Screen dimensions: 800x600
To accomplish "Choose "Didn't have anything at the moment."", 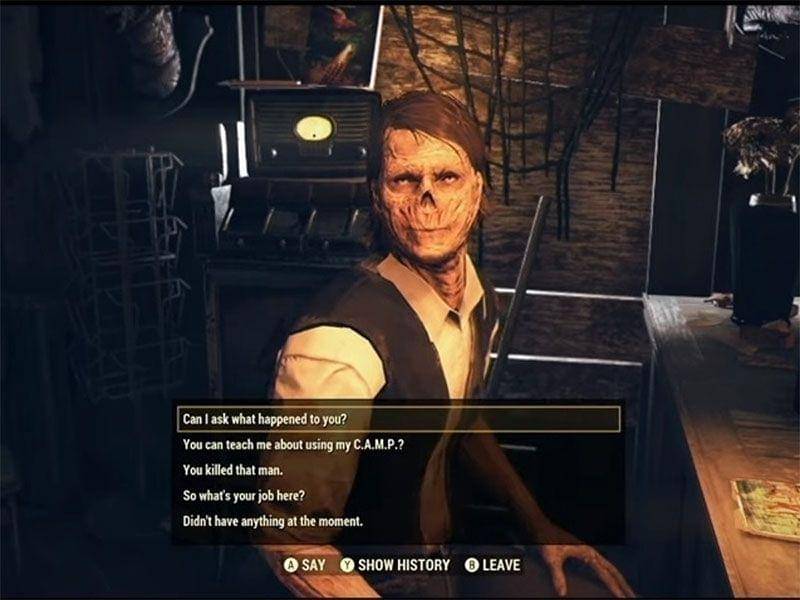I will [x=272, y=522].
